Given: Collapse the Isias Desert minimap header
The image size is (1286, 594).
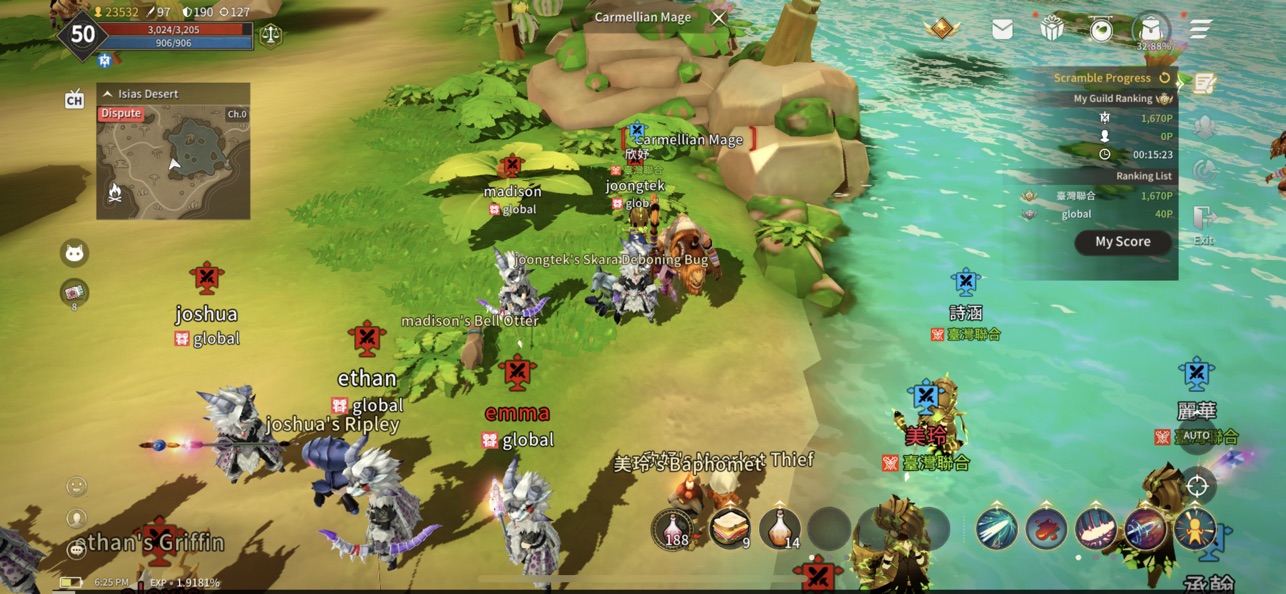Looking at the screenshot, I should coord(108,94).
